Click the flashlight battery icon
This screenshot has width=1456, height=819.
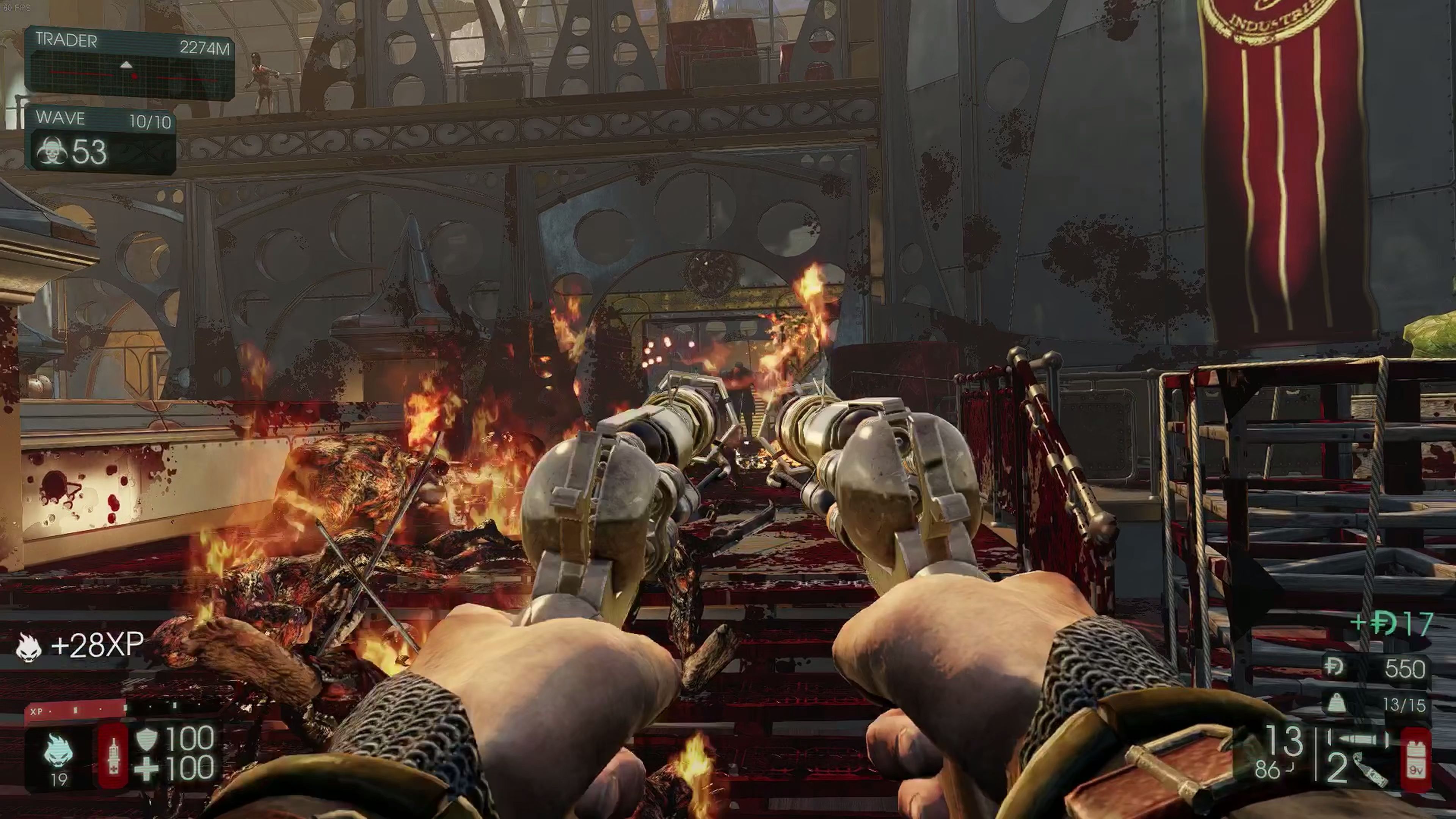pos(1416,759)
